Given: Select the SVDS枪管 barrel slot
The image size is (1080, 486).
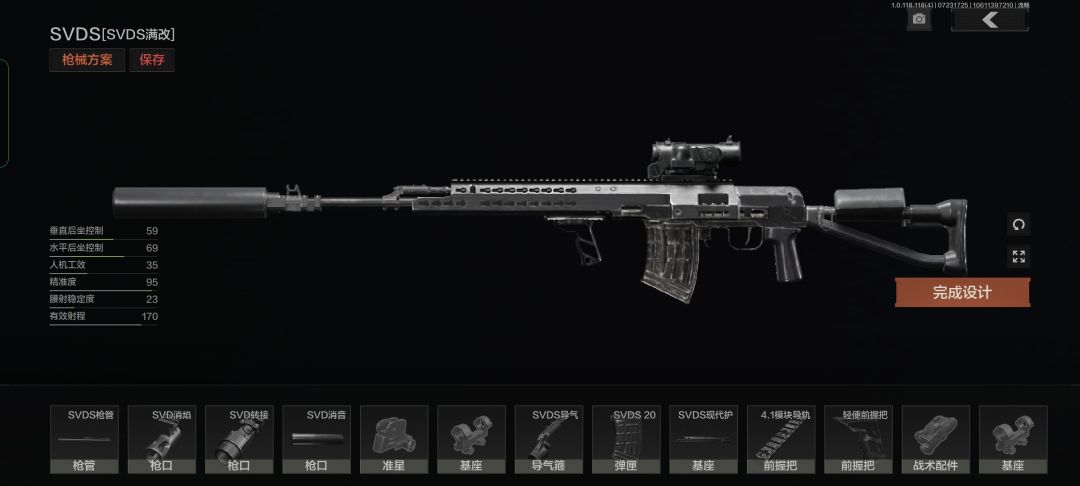Looking at the screenshot, I should pos(84,439).
